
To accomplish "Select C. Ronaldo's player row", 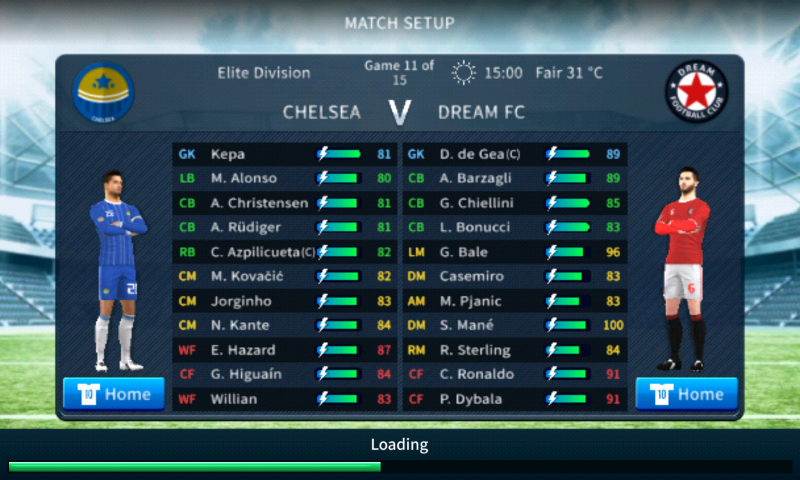I will 515,374.
